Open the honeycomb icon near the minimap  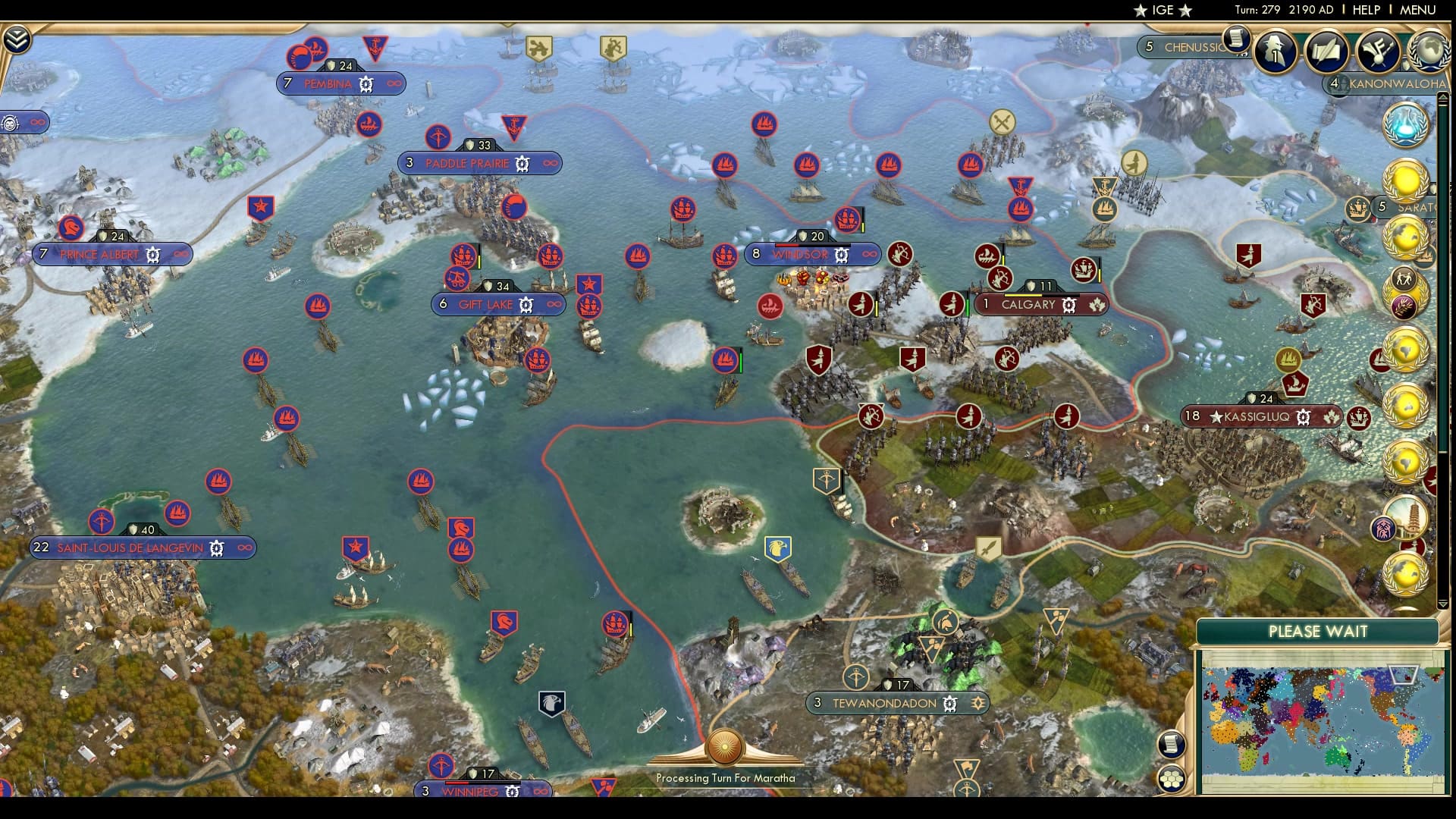coord(1173,777)
